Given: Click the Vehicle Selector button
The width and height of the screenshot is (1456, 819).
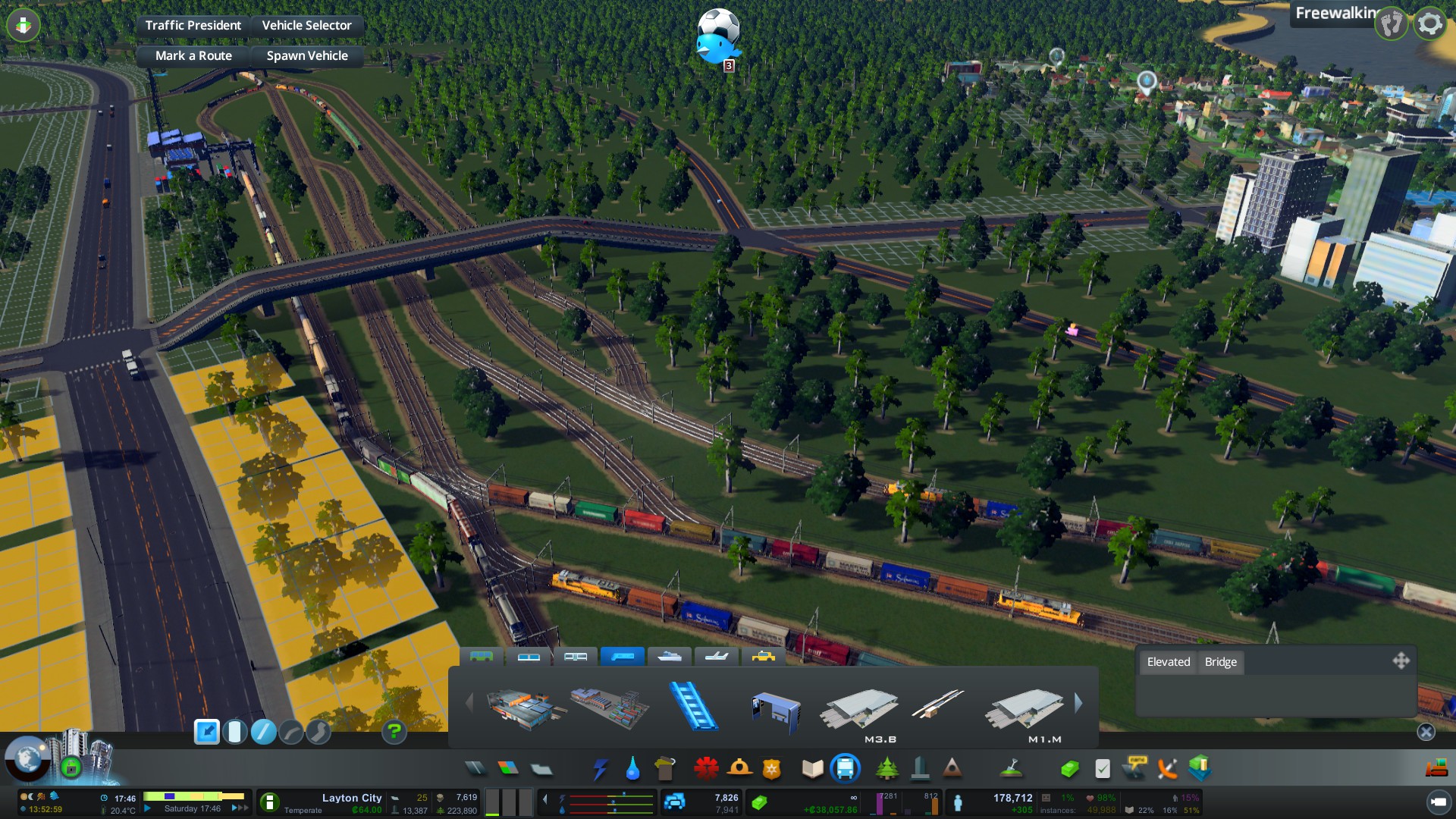Looking at the screenshot, I should (x=306, y=25).
